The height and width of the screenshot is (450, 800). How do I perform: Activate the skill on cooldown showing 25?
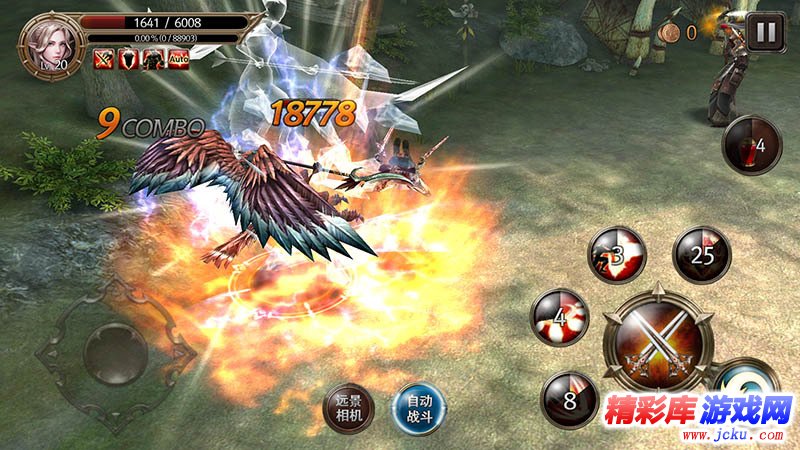click(702, 255)
